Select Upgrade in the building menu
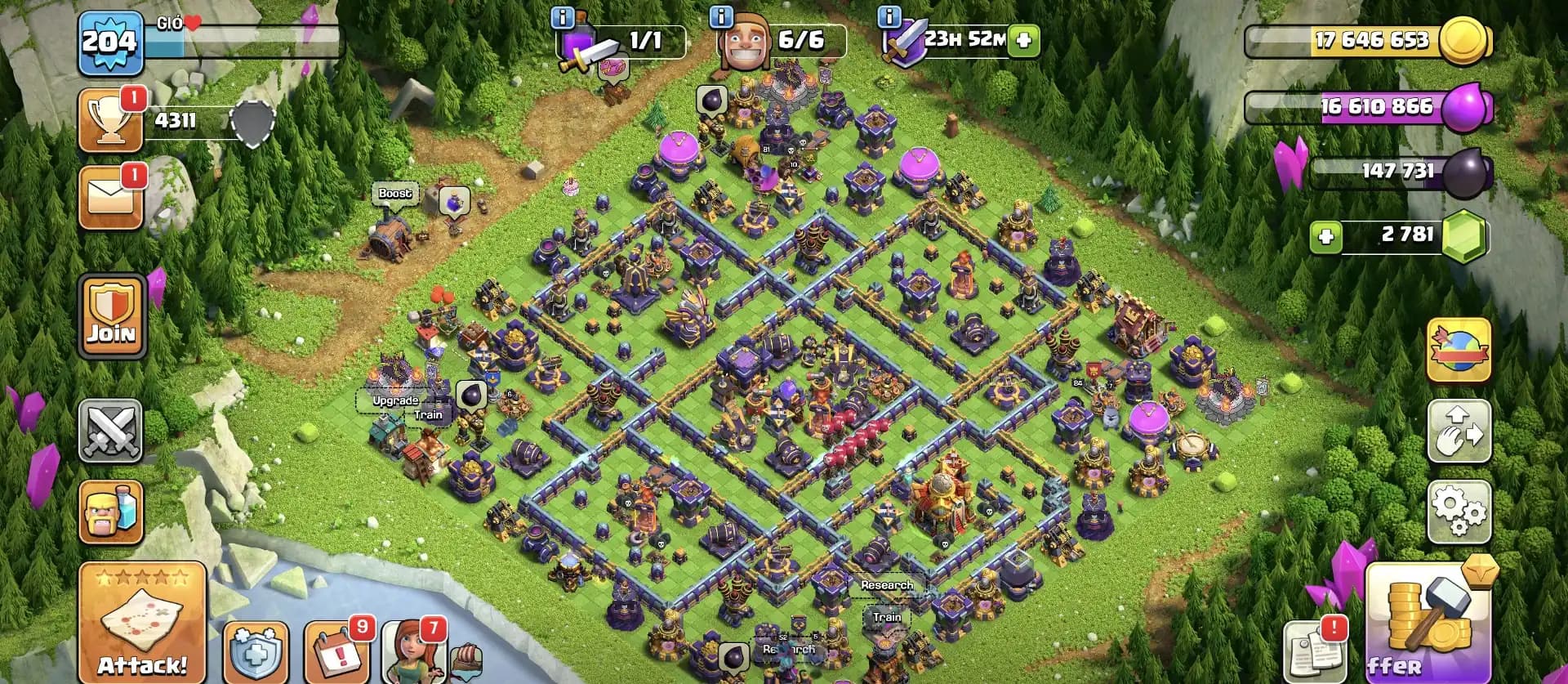Image resolution: width=1568 pixels, height=684 pixels. click(394, 400)
